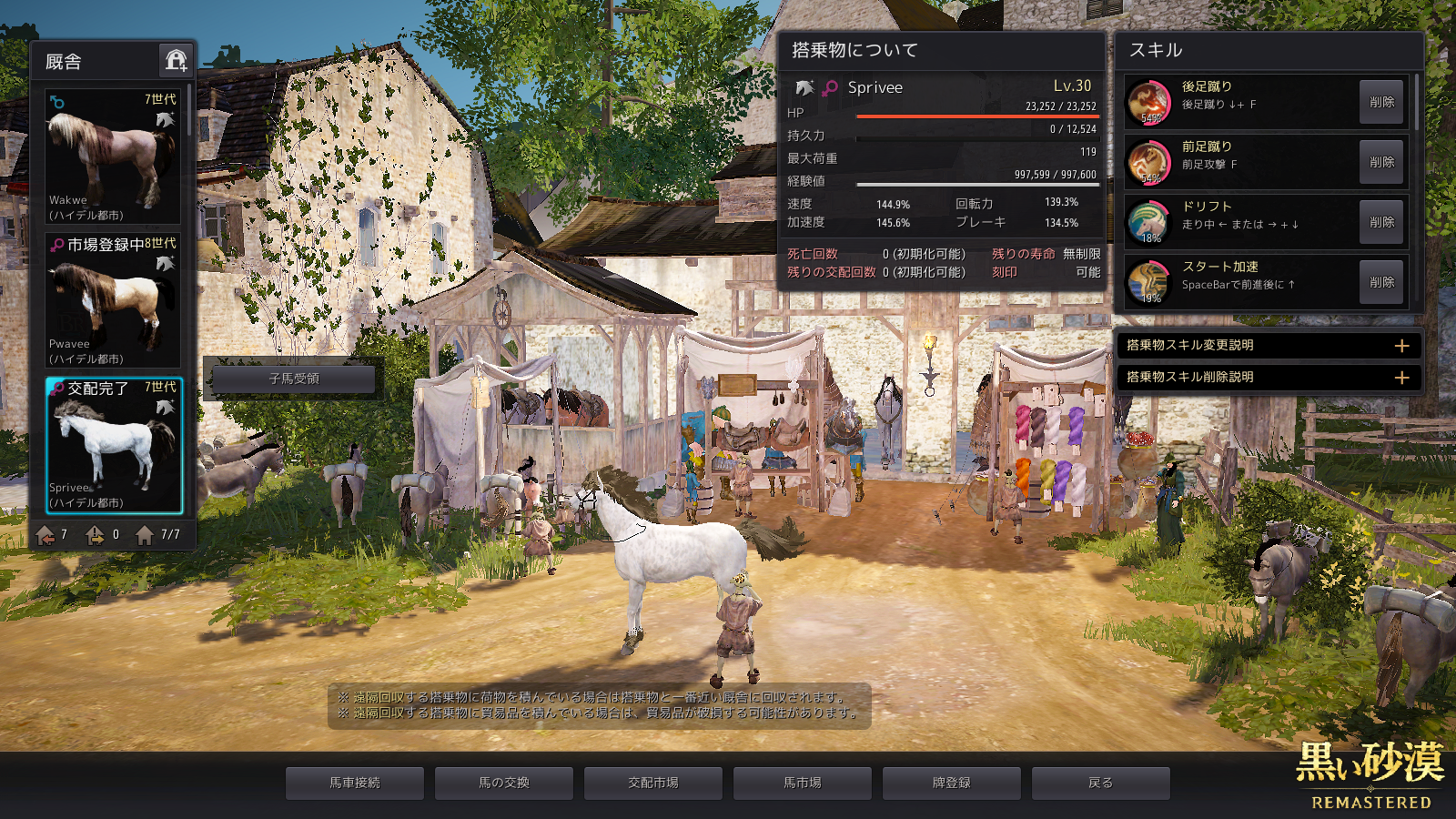
Task: Expand 搭乗物スキル変更説明 section
Action: click(x=1401, y=346)
